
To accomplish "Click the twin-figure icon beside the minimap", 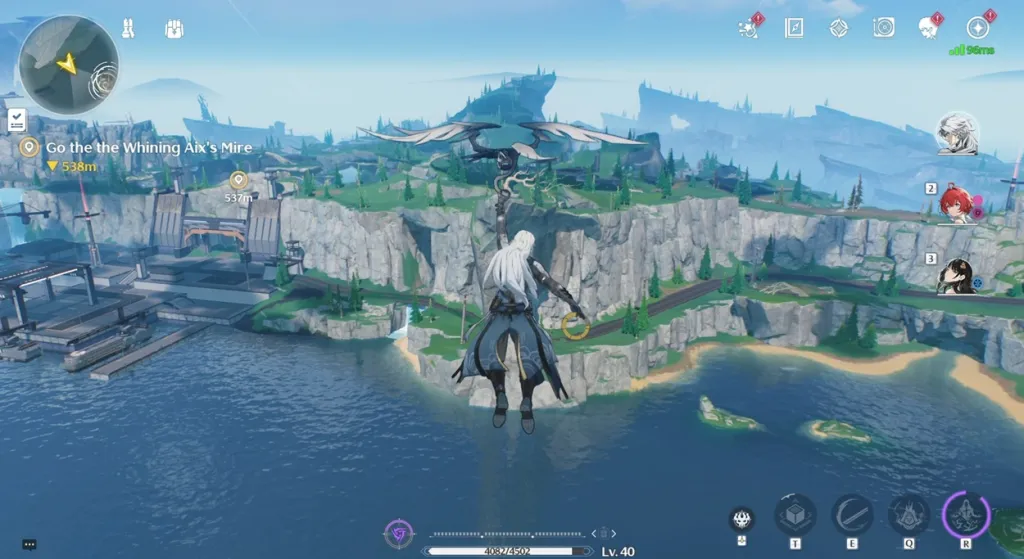I will tap(129, 29).
